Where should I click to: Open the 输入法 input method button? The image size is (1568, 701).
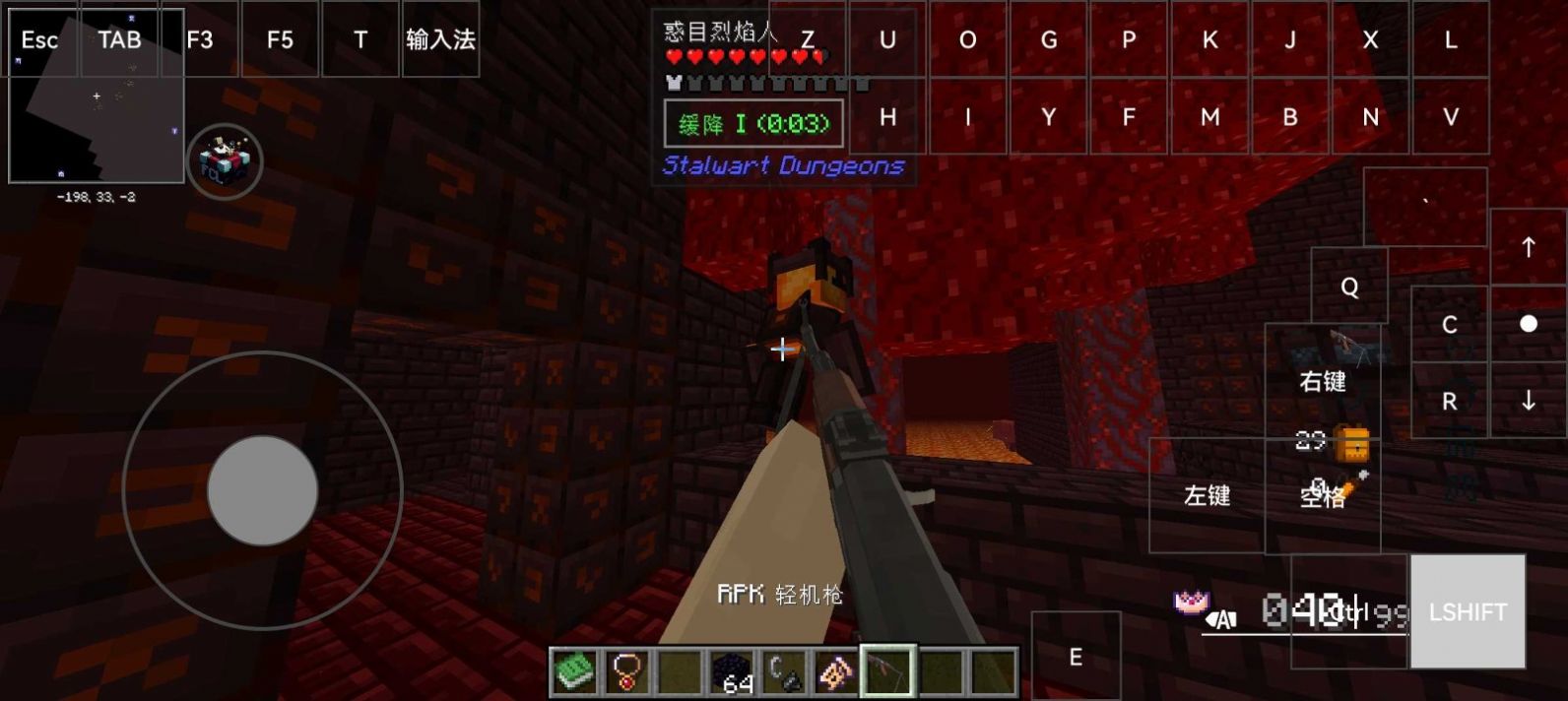click(440, 40)
